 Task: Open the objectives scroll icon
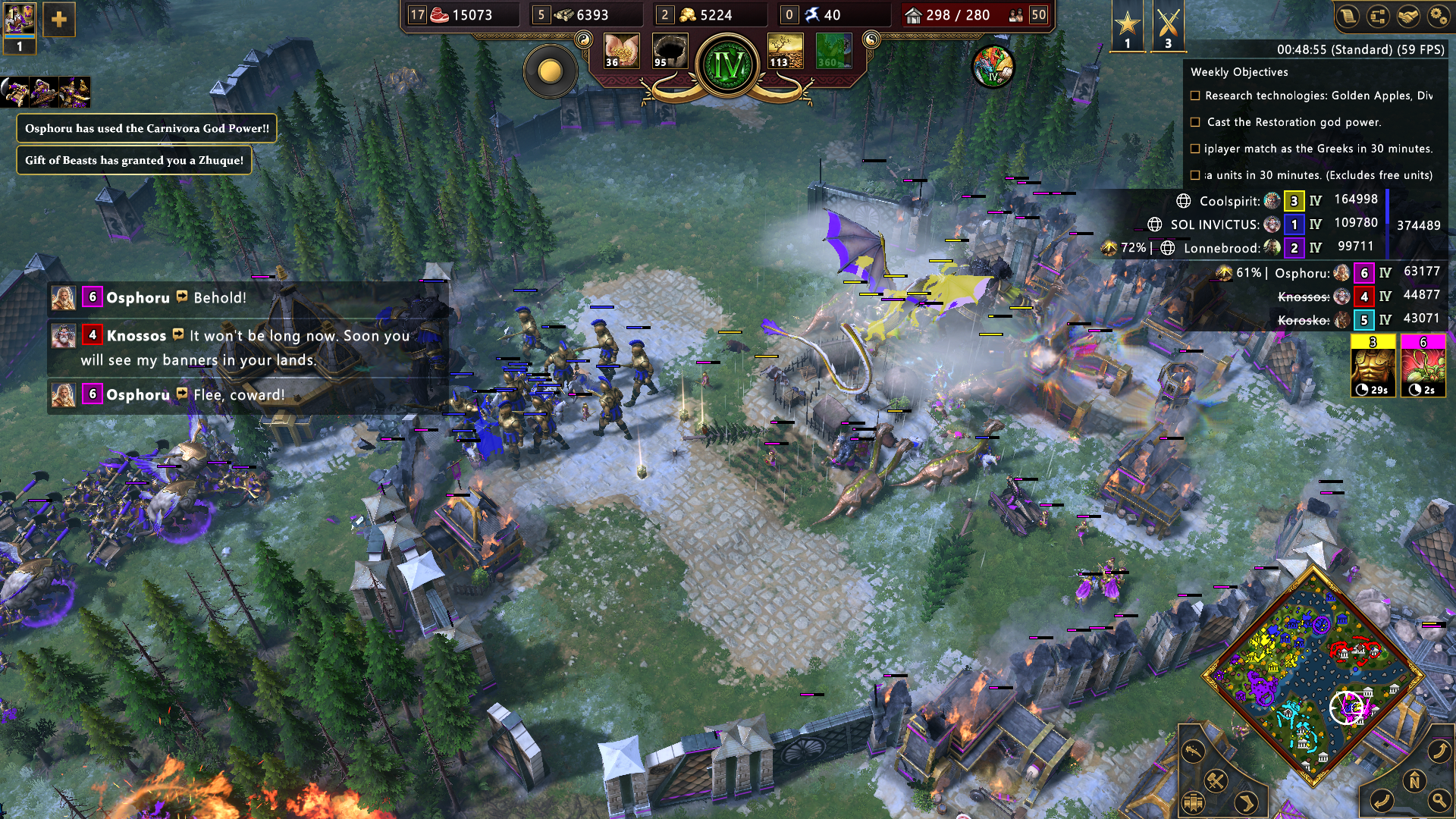coord(1348,17)
